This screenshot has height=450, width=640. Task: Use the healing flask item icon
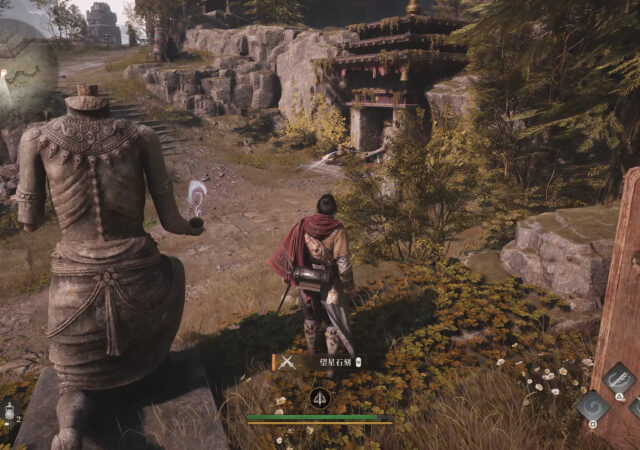(x=8, y=411)
